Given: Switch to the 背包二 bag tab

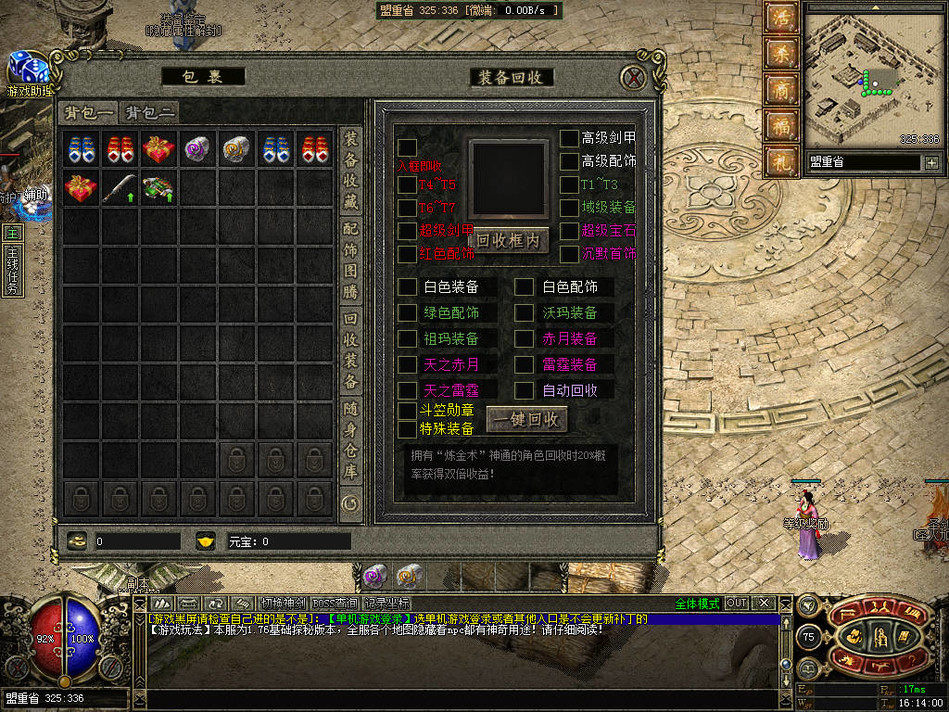Looking at the screenshot, I should tap(150, 112).
